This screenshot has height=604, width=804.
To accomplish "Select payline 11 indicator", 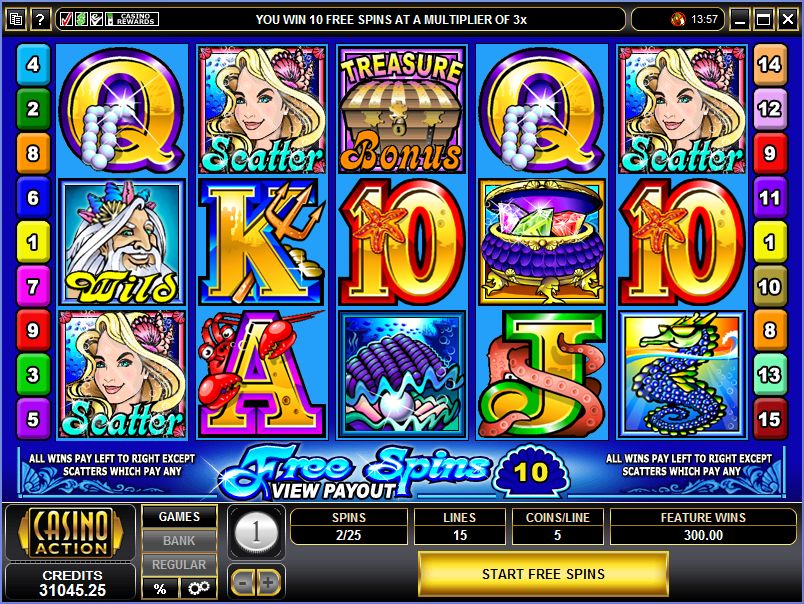I will pyautogui.click(x=769, y=198).
